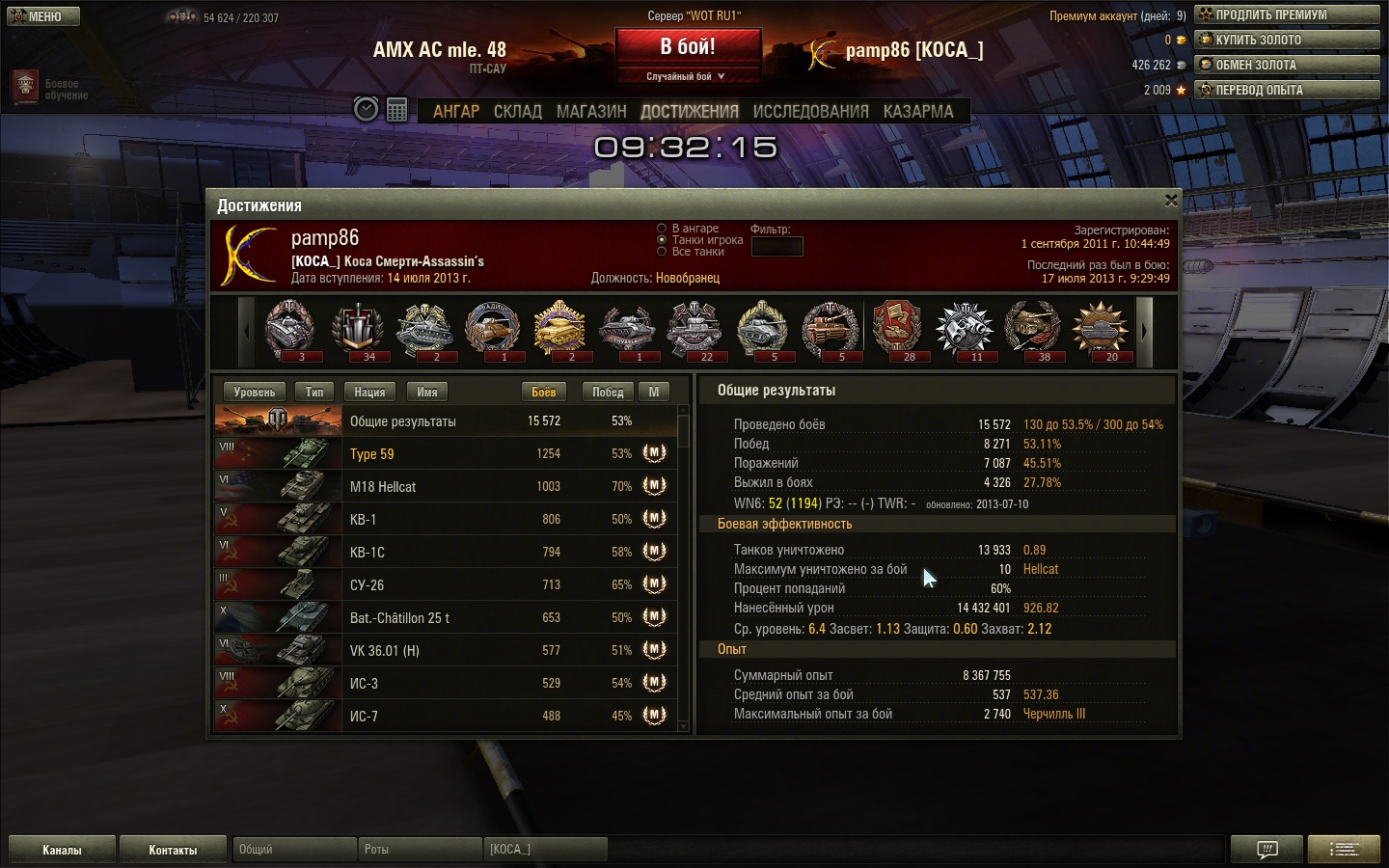1389x868 pixels.
Task: Close the Достижения window
Action: 1171,201
